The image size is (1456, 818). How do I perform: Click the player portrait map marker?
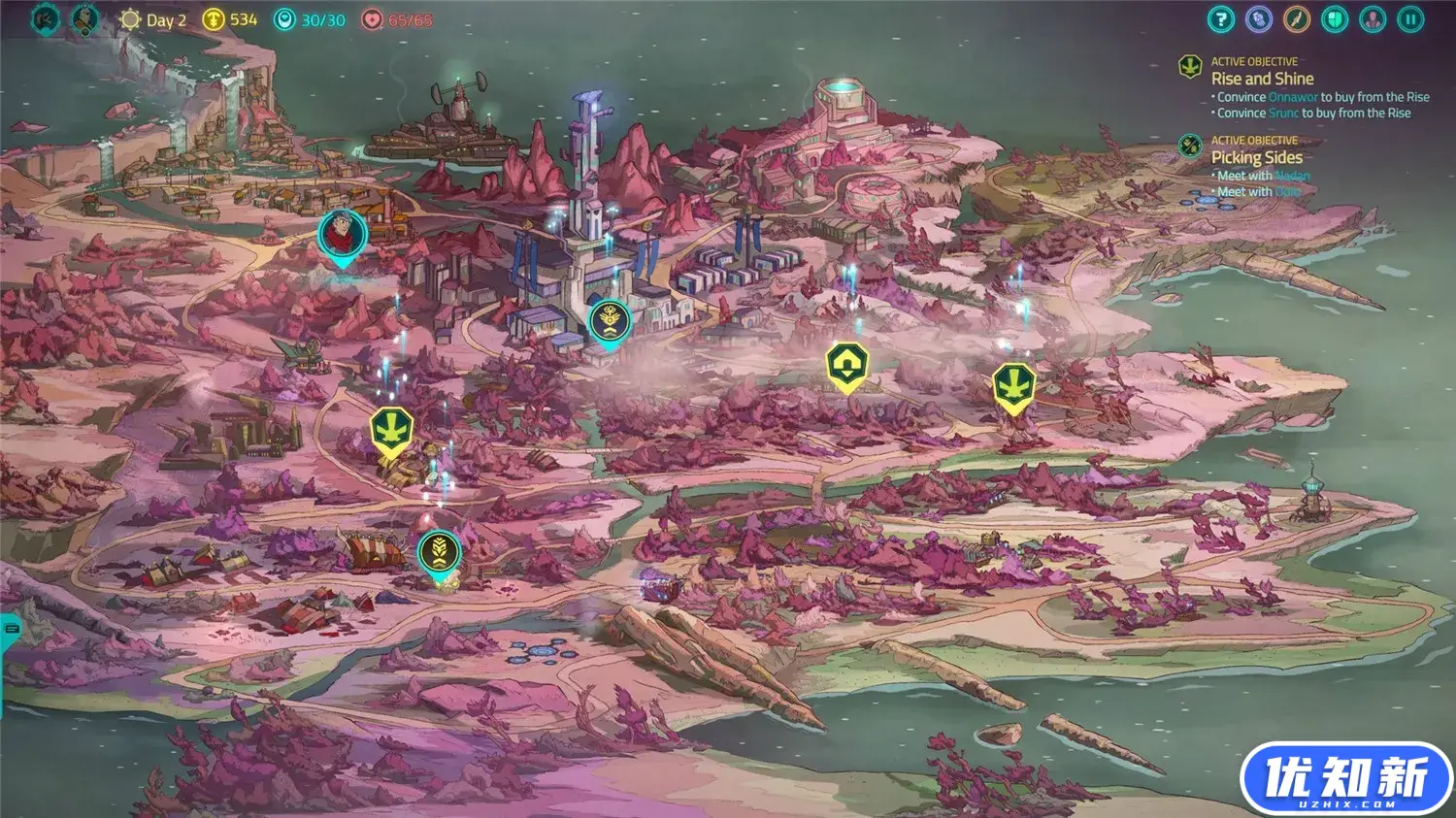(x=342, y=235)
